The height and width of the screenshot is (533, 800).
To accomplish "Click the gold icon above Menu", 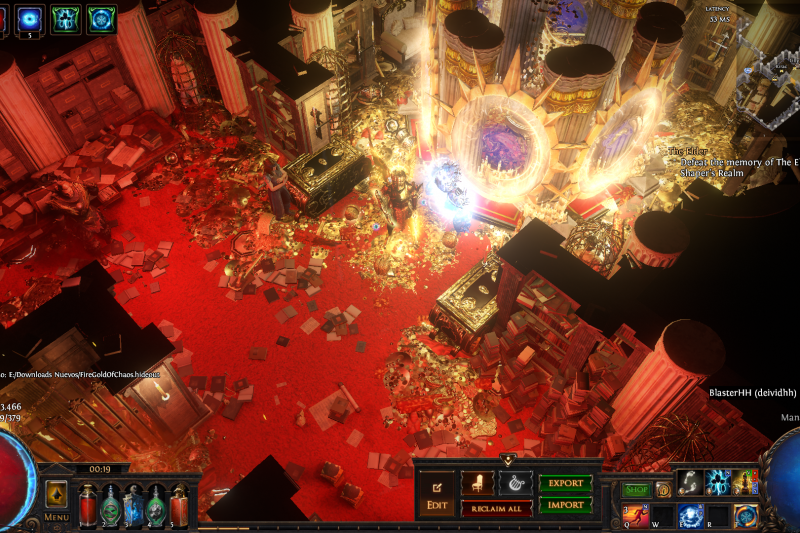I will click(x=56, y=492).
